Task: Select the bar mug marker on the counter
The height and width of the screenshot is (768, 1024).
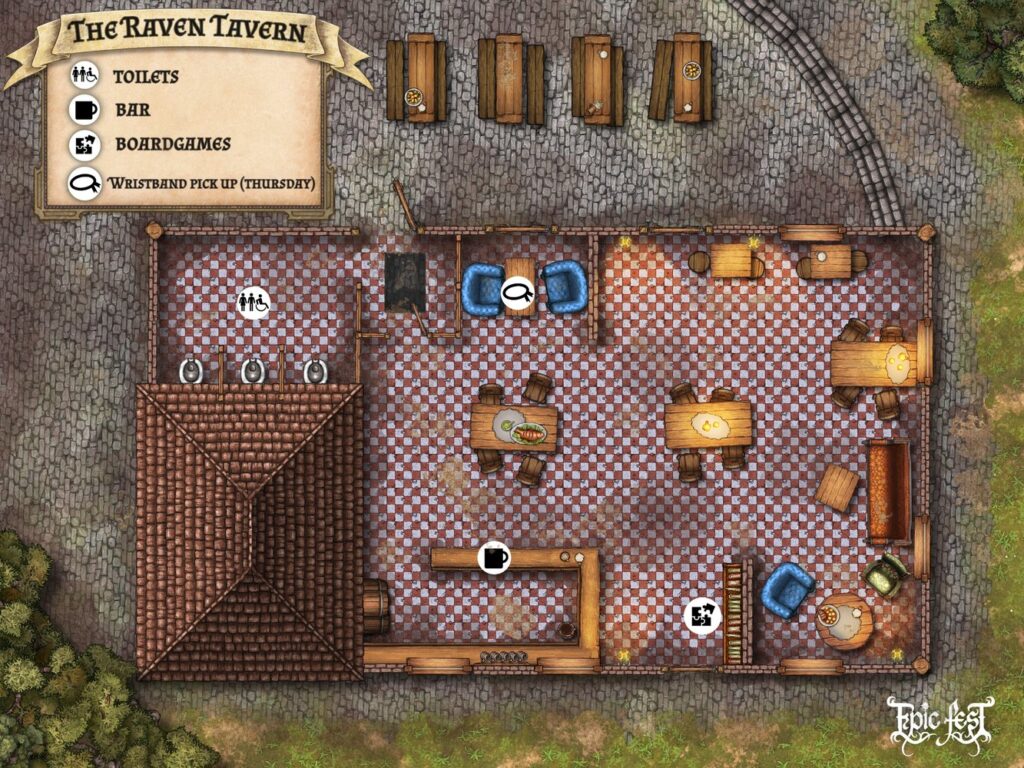Action: [494, 557]
